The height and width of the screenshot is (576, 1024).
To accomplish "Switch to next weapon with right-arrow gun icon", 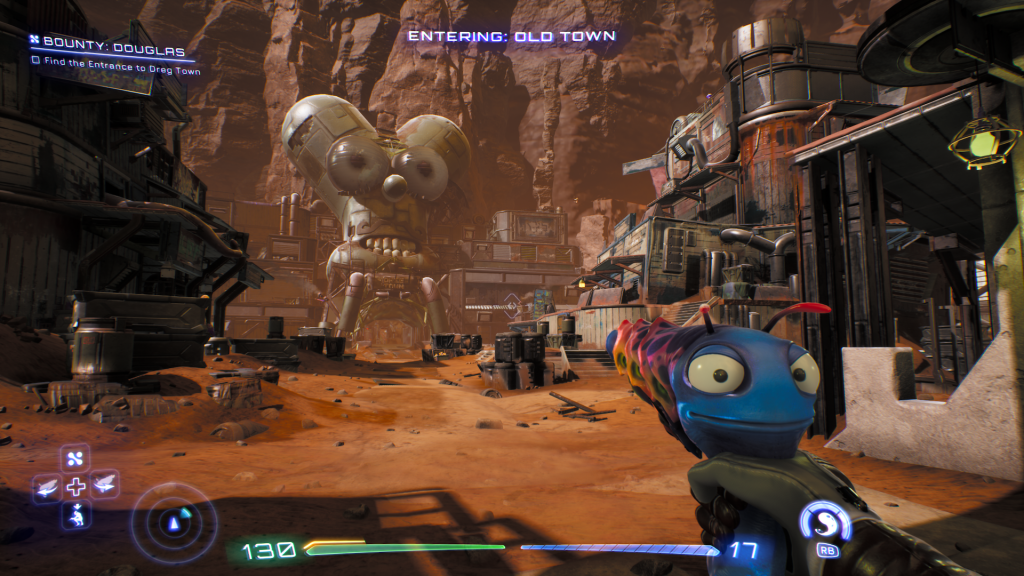I will pos(104,486).
